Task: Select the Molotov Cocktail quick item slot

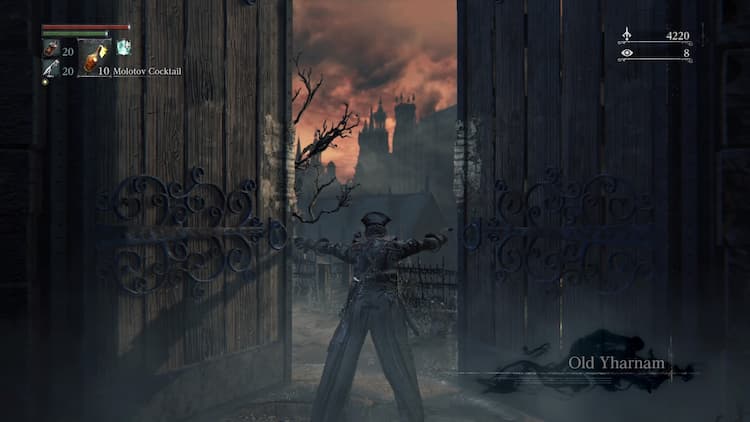Action: 94,58
